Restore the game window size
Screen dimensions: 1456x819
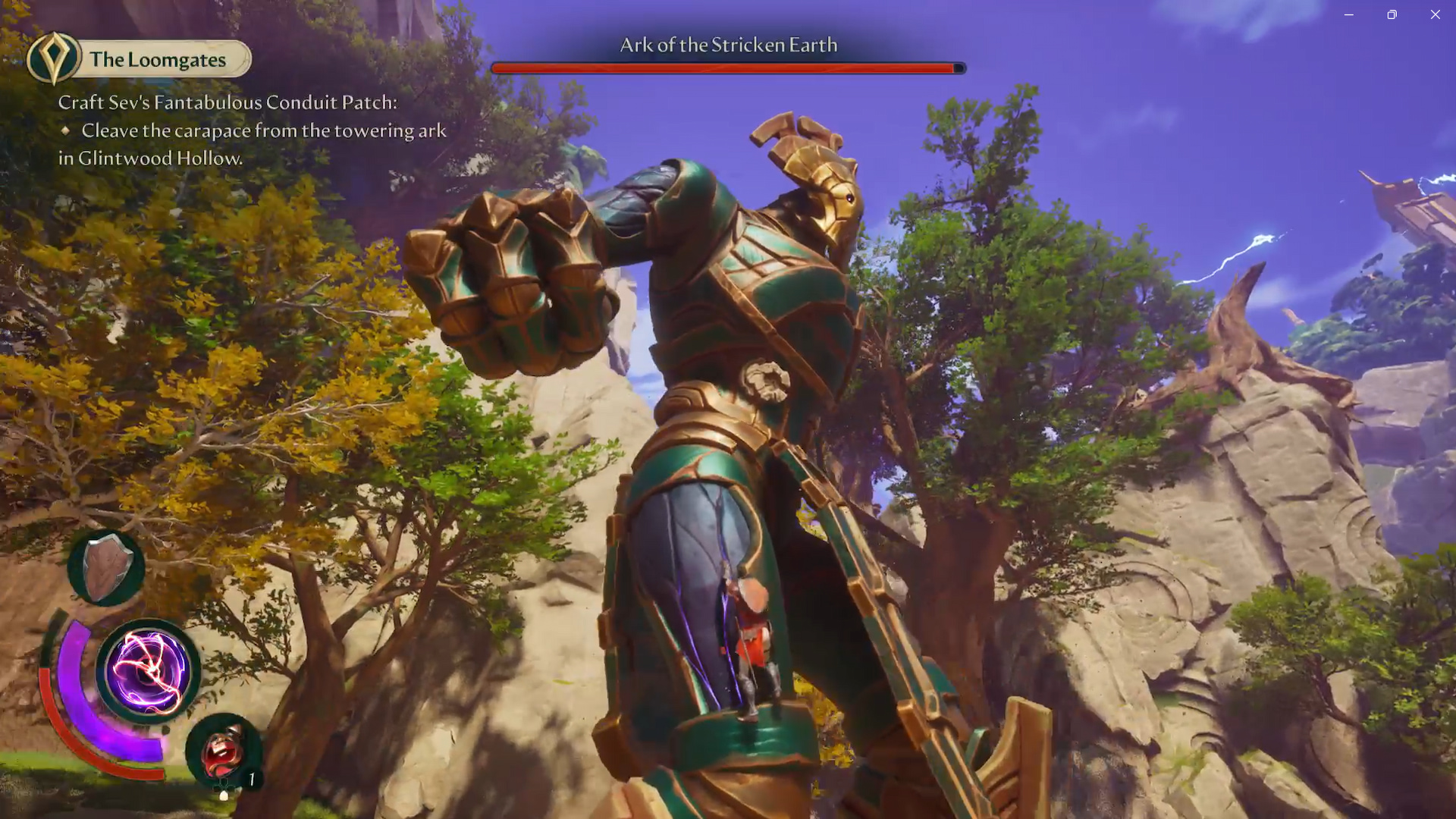pos(1392,14)
